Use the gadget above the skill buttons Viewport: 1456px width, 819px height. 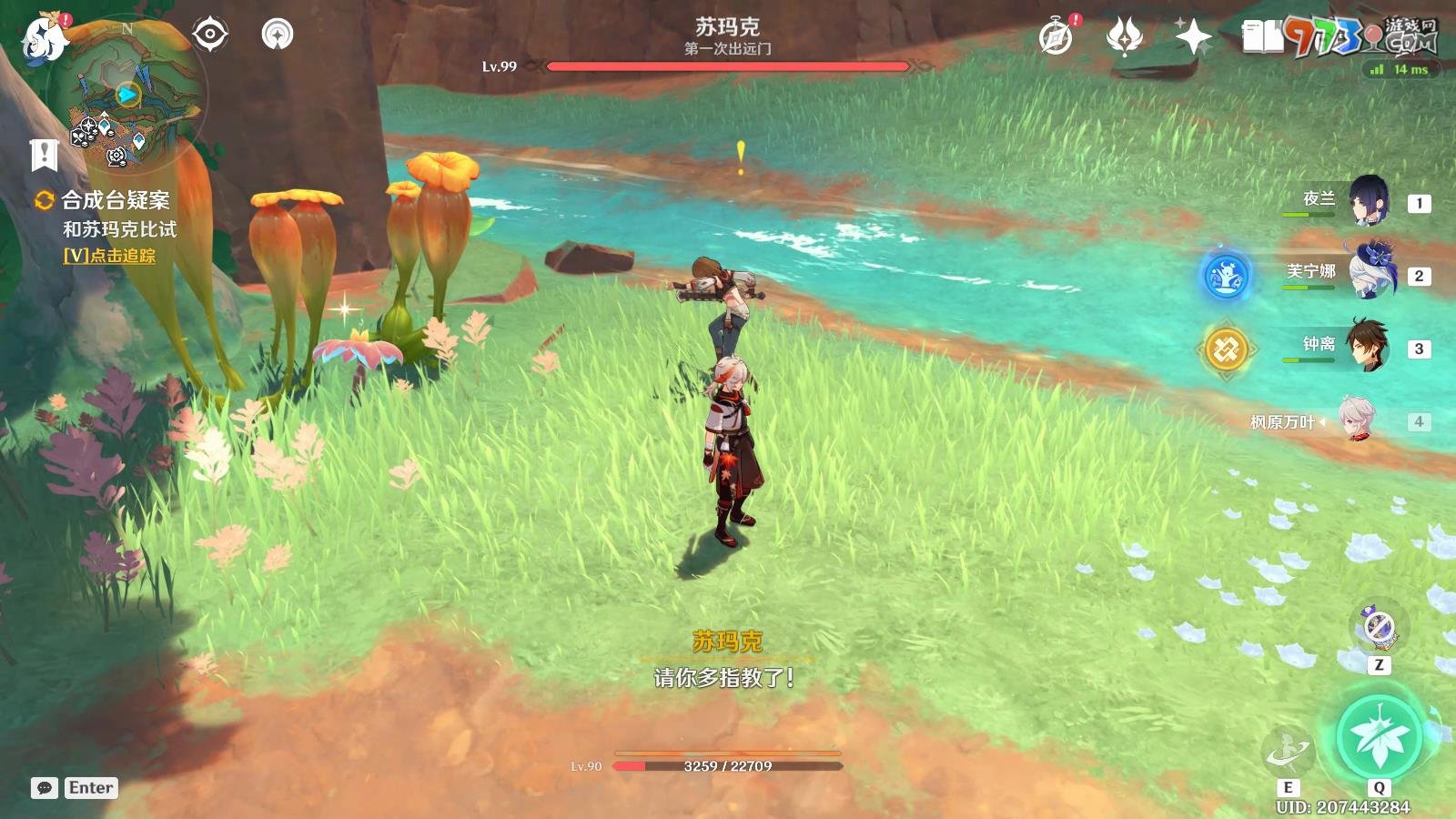pyautogui.click(x=1379, y=628)
